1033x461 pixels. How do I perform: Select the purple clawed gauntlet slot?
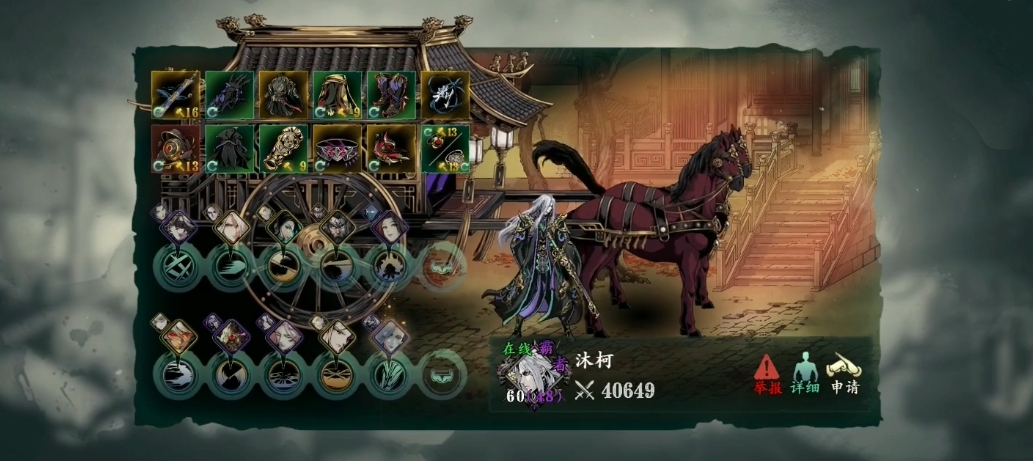point(229,96)
